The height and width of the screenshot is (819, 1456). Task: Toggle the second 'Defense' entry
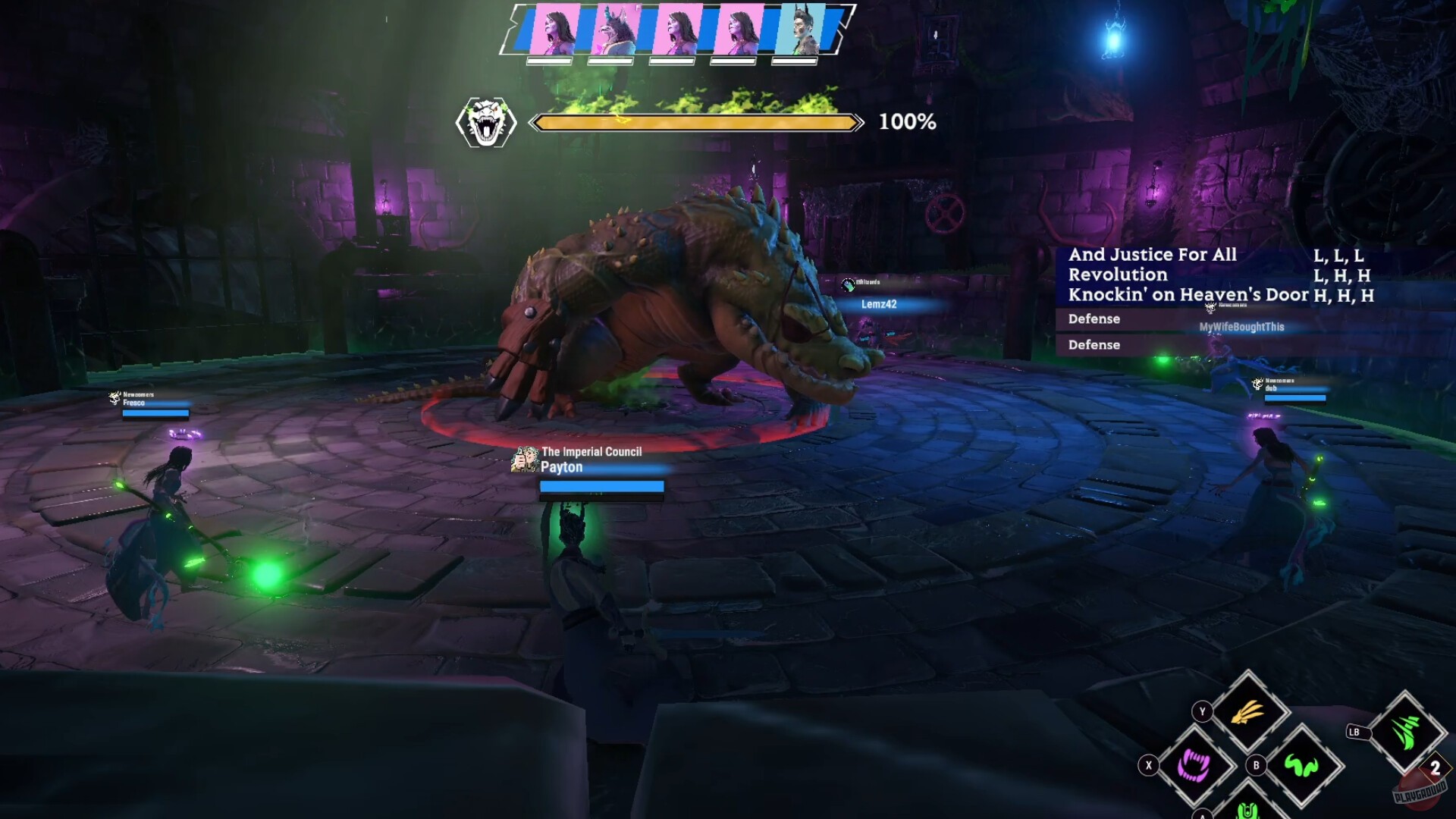[1093, 345]
